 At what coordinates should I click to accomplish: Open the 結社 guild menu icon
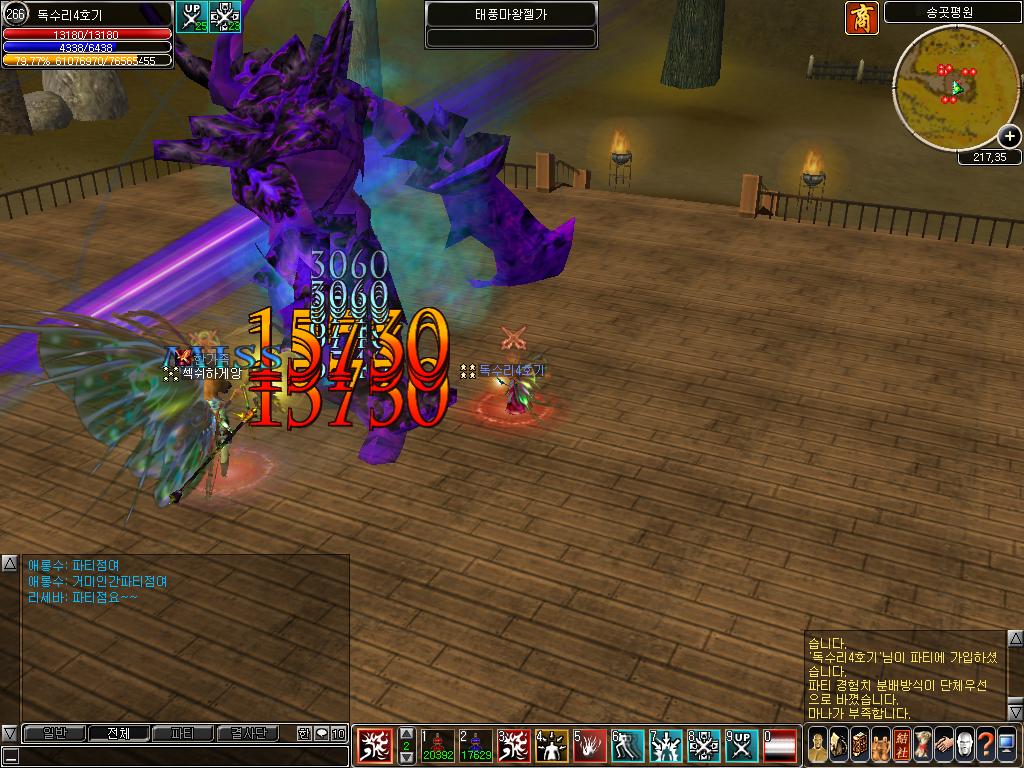(901, 745)
